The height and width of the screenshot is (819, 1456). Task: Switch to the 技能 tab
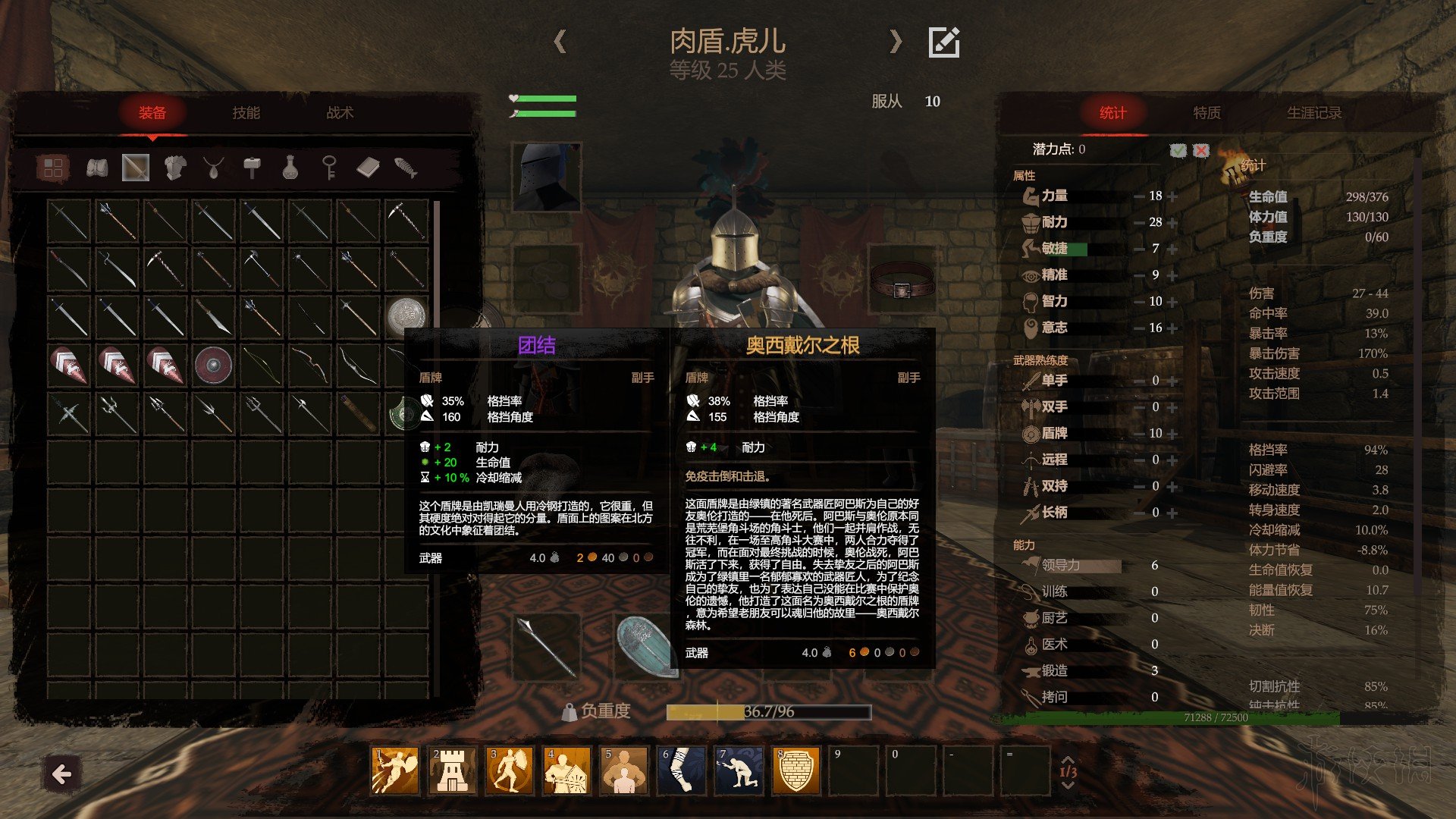pos(246,113)
